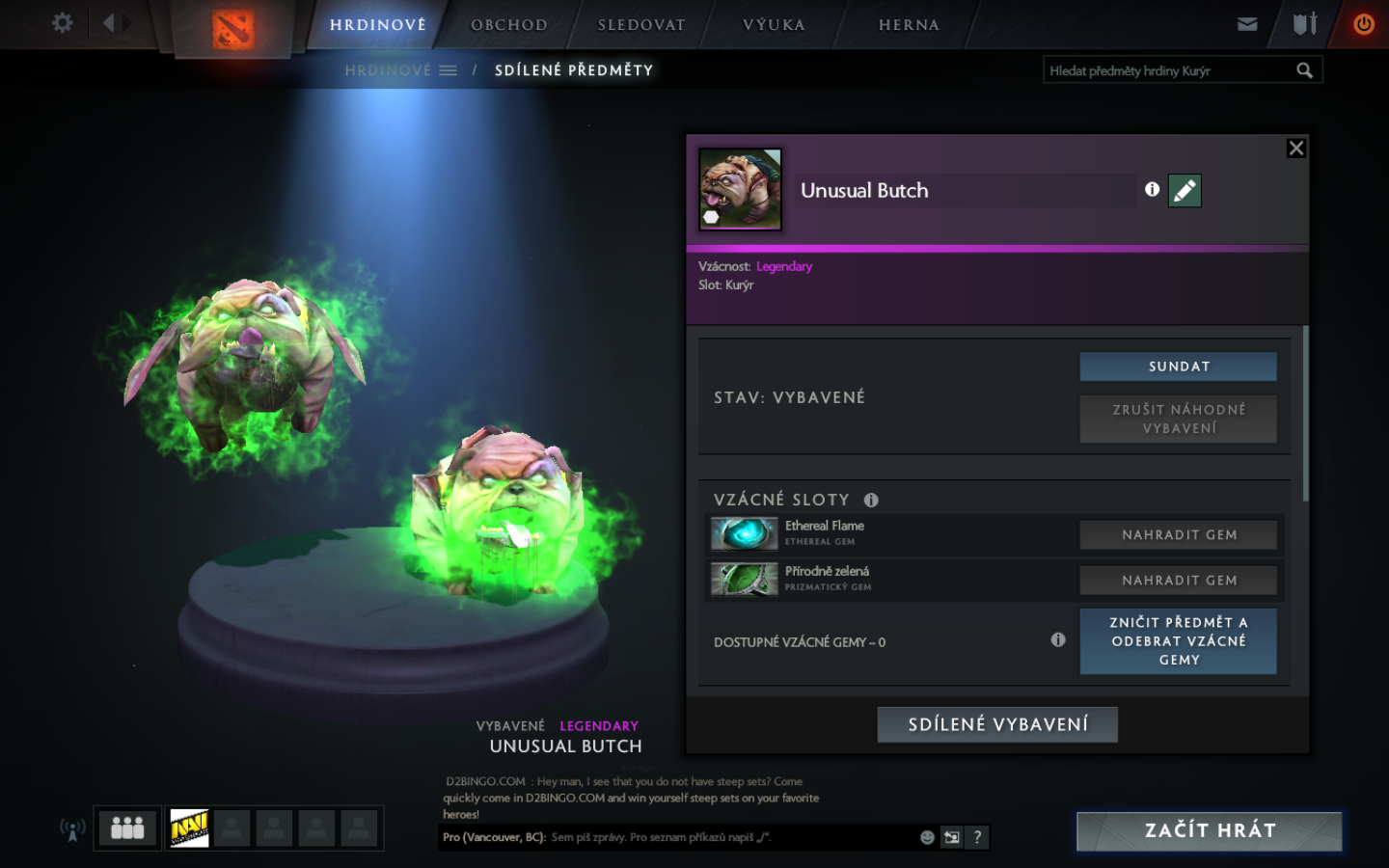This screenshot has width=1389, height=868.
Task: Click the info icon beside Unusual Butch
Action: [x=1152, y=190]
